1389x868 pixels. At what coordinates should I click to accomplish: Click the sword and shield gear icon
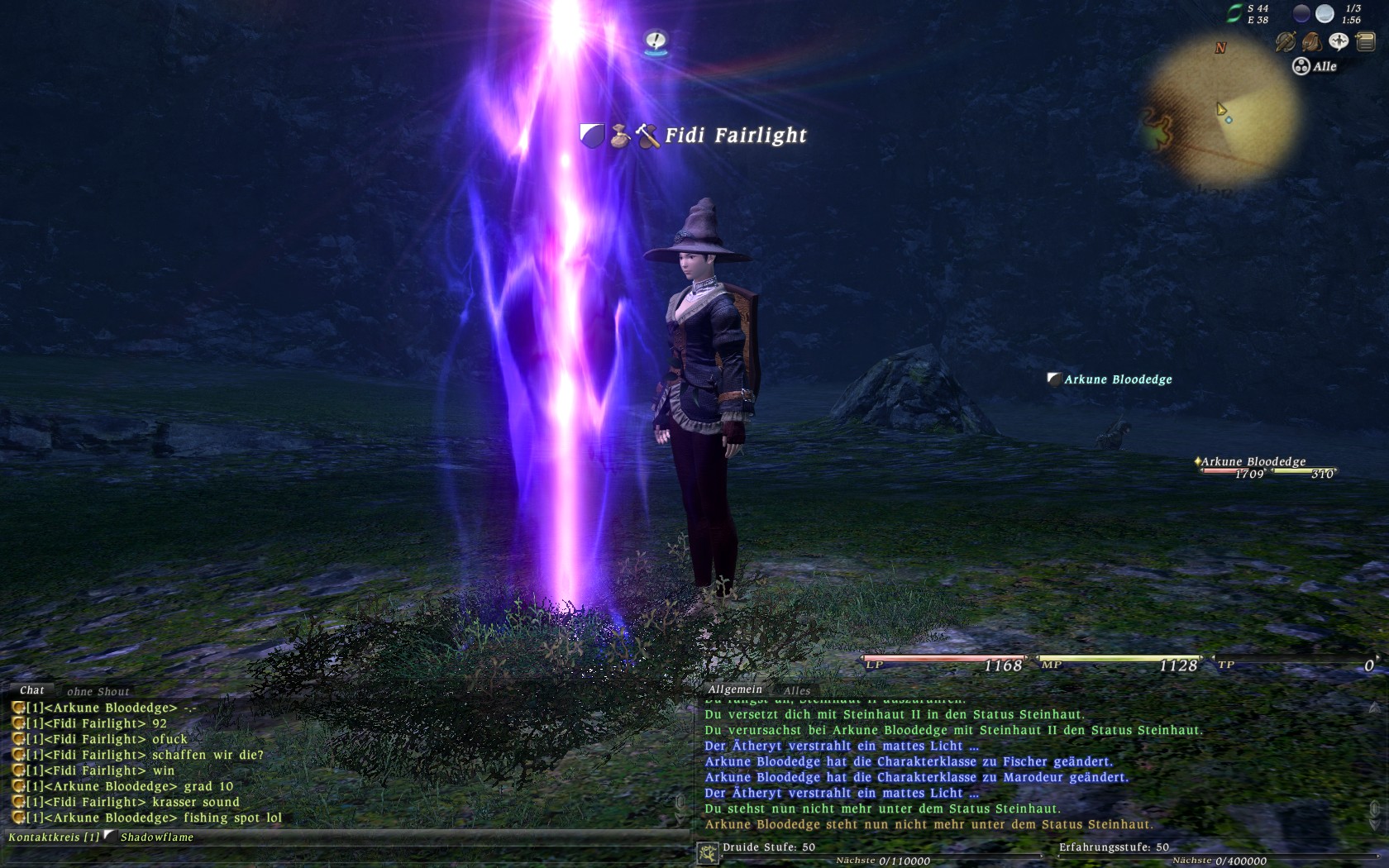(x=1286, y=41)
